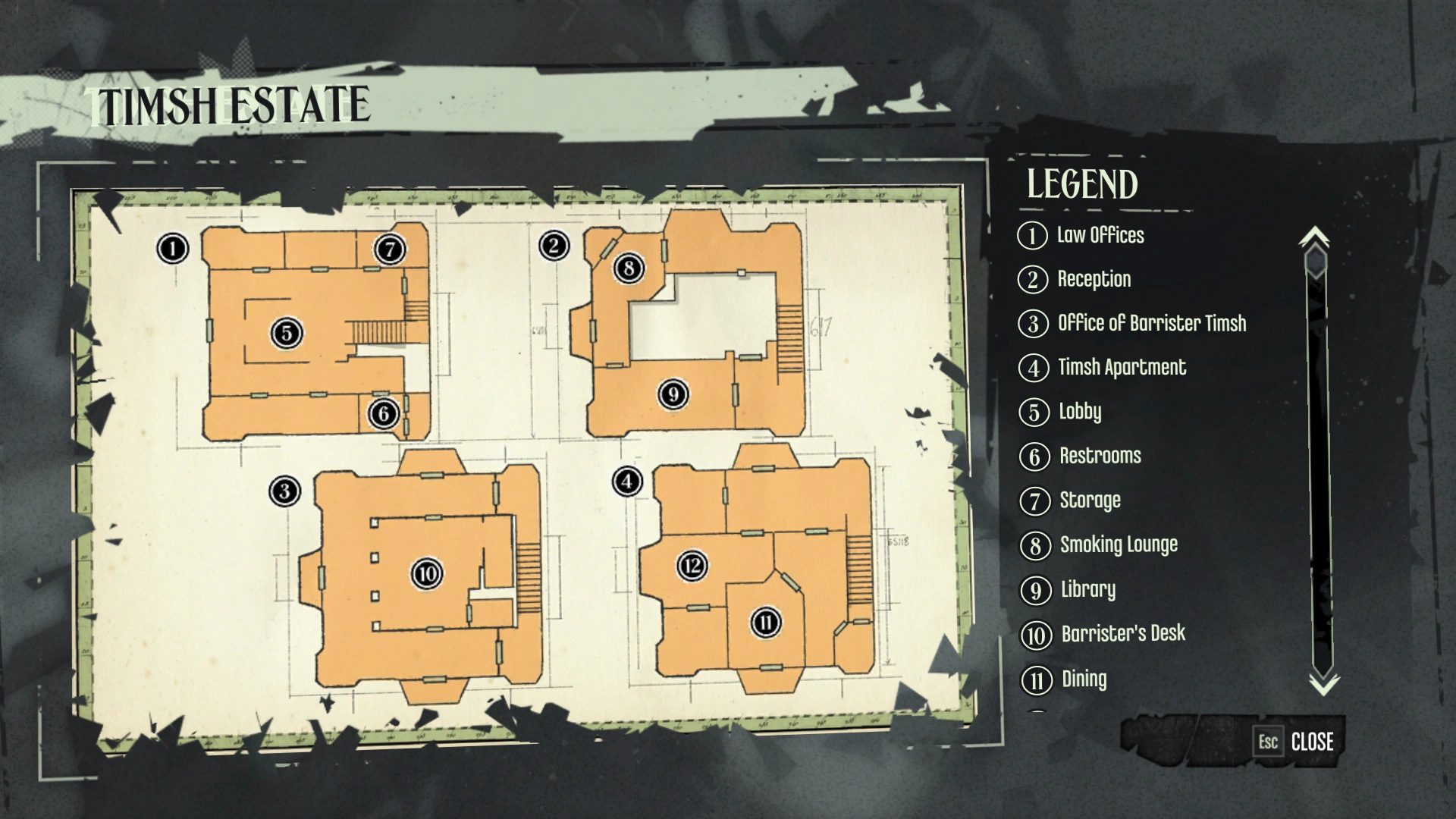The height and width of the screenshot is (819, 1456).
Task: Select map marker 9 in the Library
Action: [x=673, y=394]
